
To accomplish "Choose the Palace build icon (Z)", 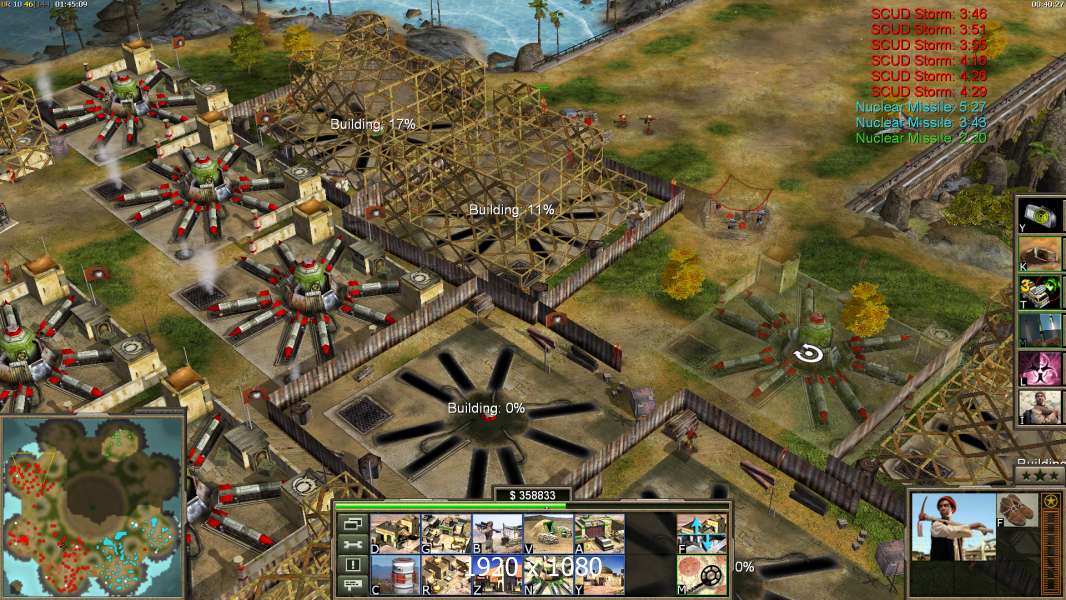I will 497,574.
